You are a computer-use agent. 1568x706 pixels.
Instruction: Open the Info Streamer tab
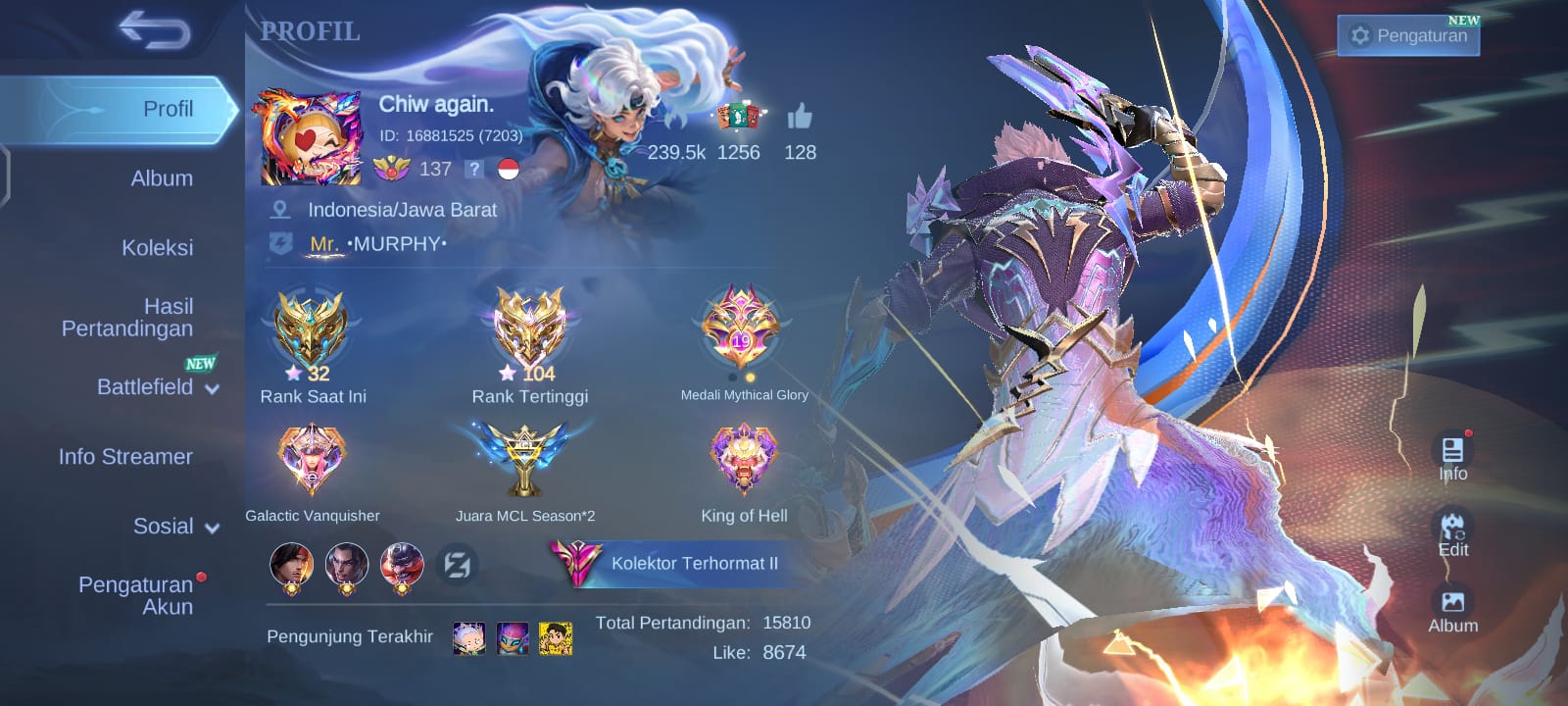[125, 457]
